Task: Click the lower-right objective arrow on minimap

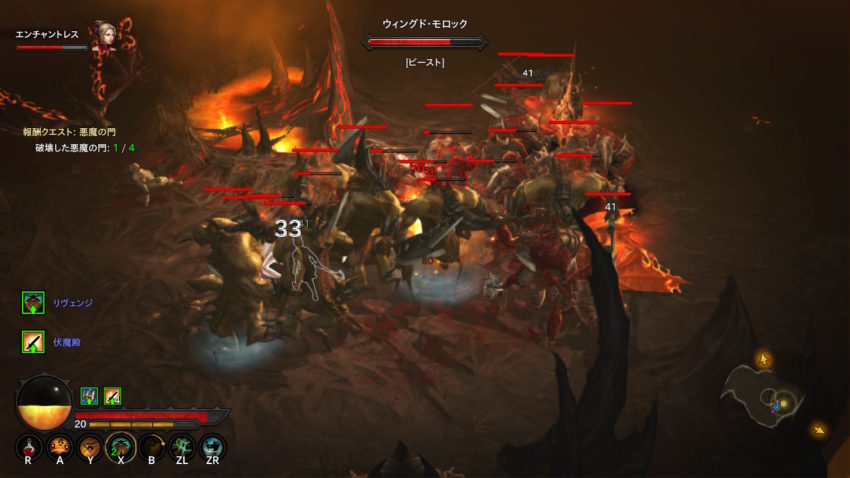Action: (820, 431)
